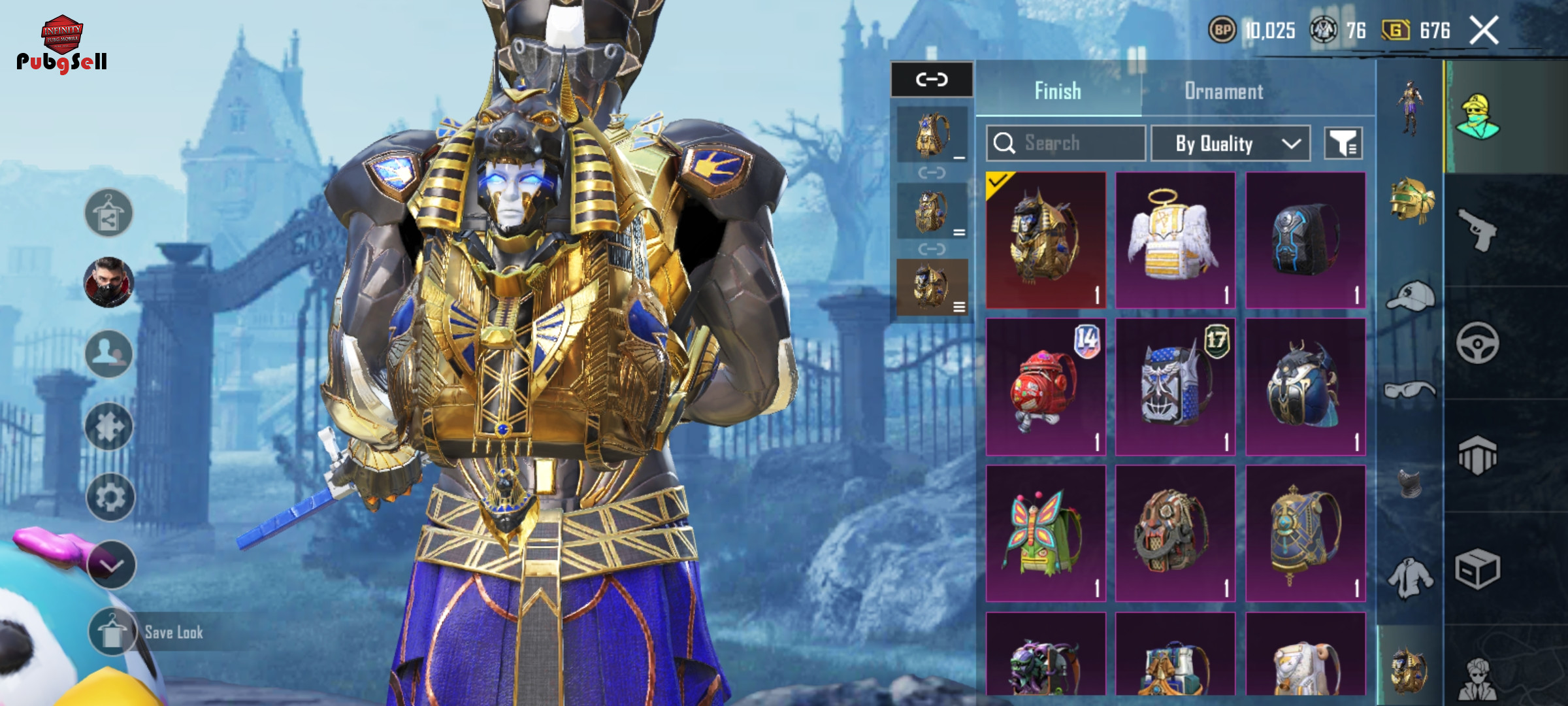The width and height of the screenshot is (1568, 706).
Task: Select the butterfly backpack skin
Action: click(x=1045, y=533)
